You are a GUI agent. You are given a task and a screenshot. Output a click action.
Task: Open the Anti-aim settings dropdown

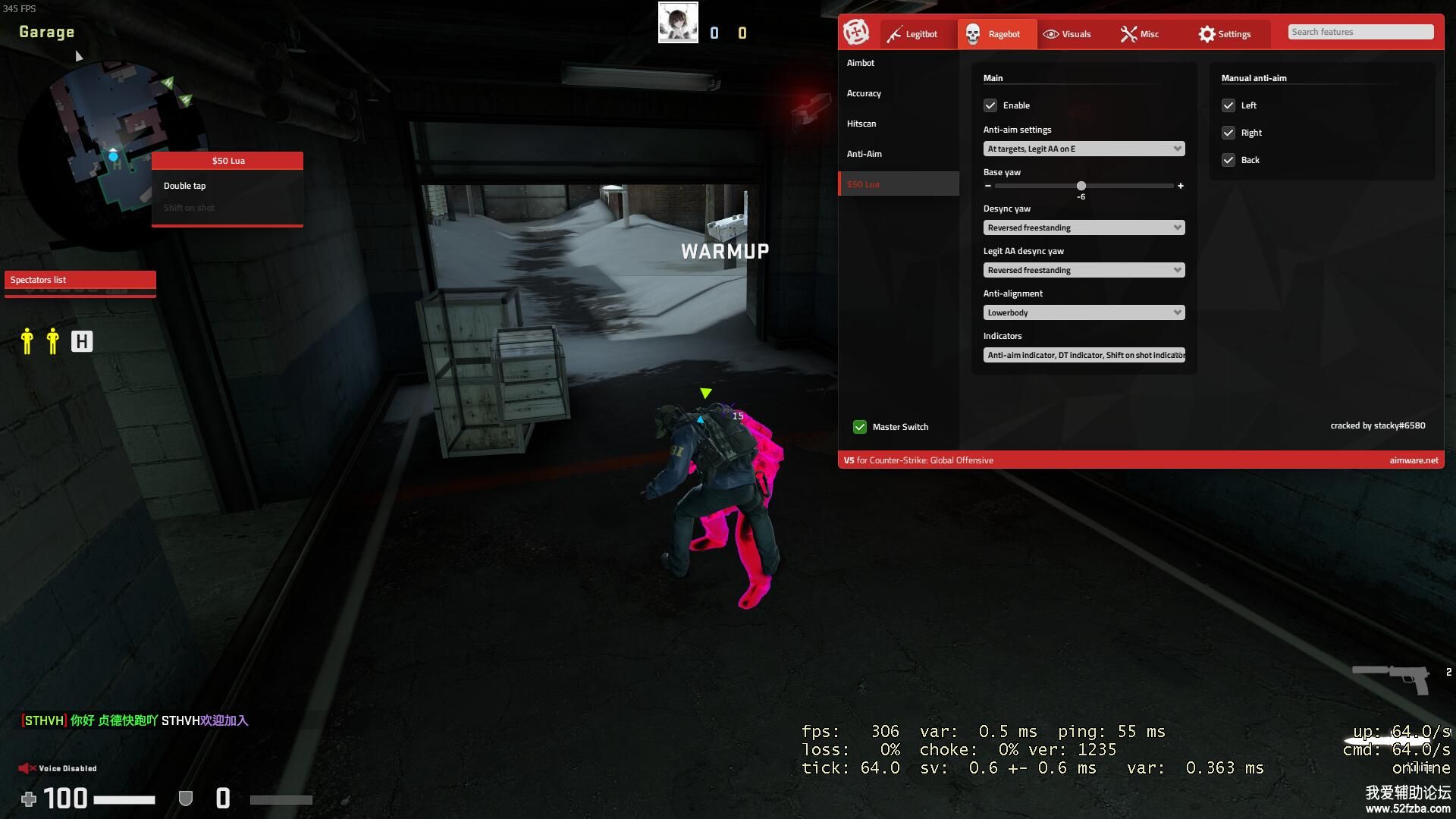point(1084,149)
